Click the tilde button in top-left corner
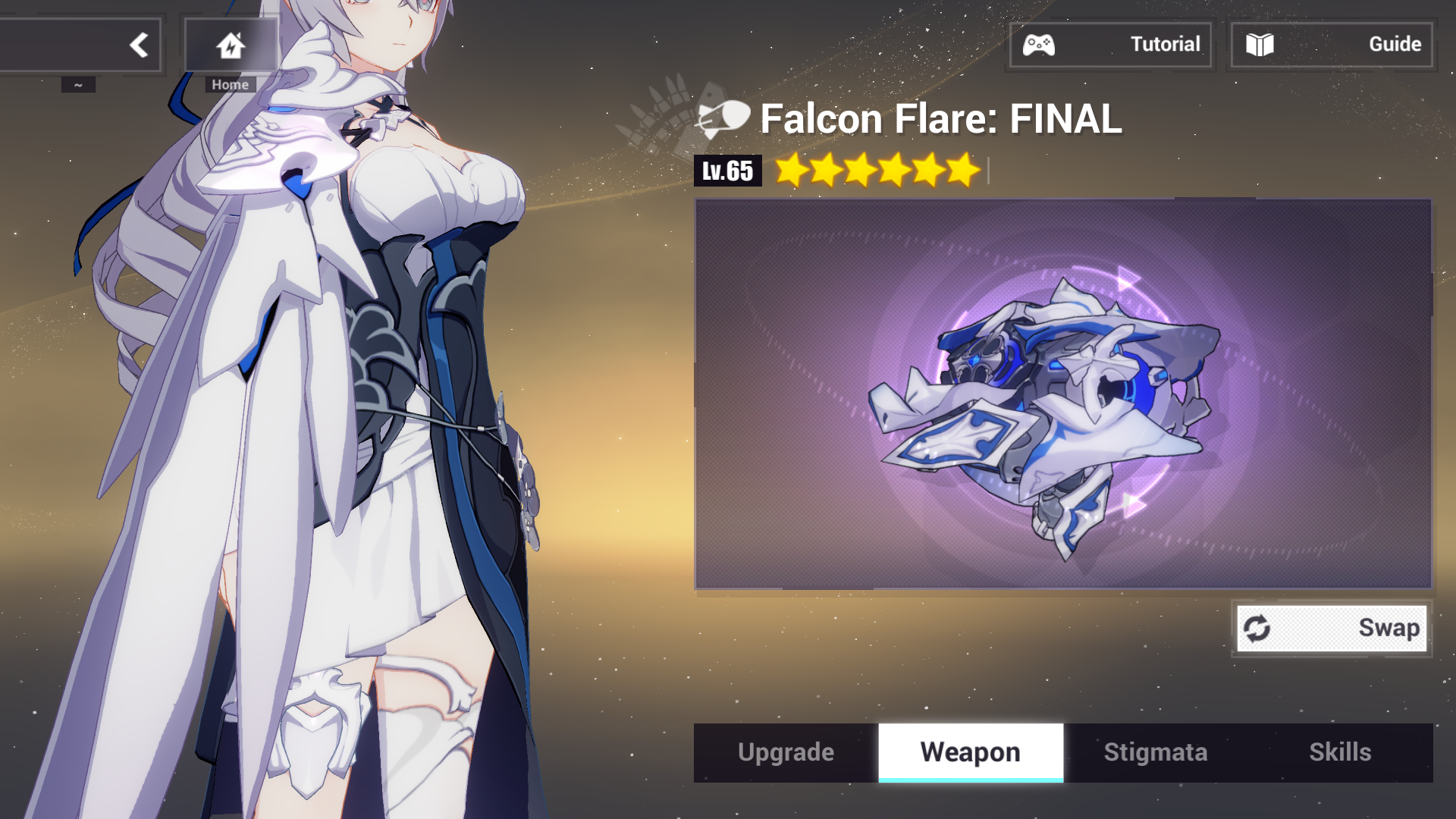1456x819 pixels. click(78, 83)
